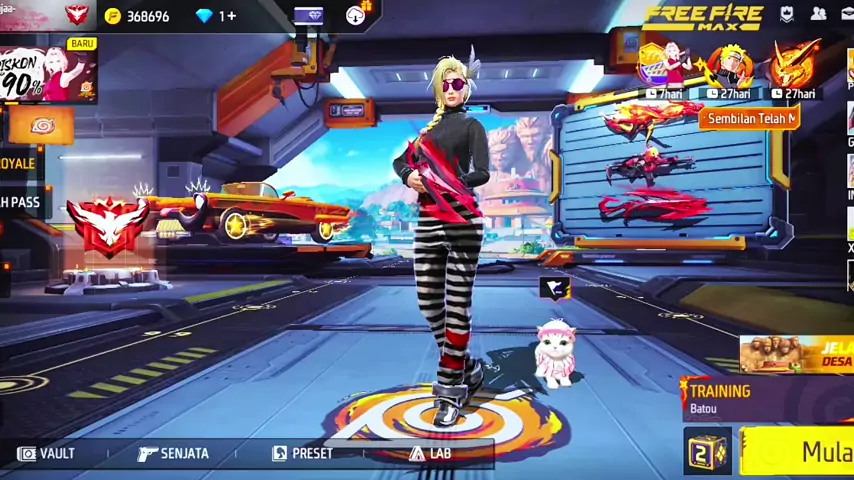Screen dimensions: 854x480
Task: Open the friends icon in the top bar
Action: (x=818, y=14)
